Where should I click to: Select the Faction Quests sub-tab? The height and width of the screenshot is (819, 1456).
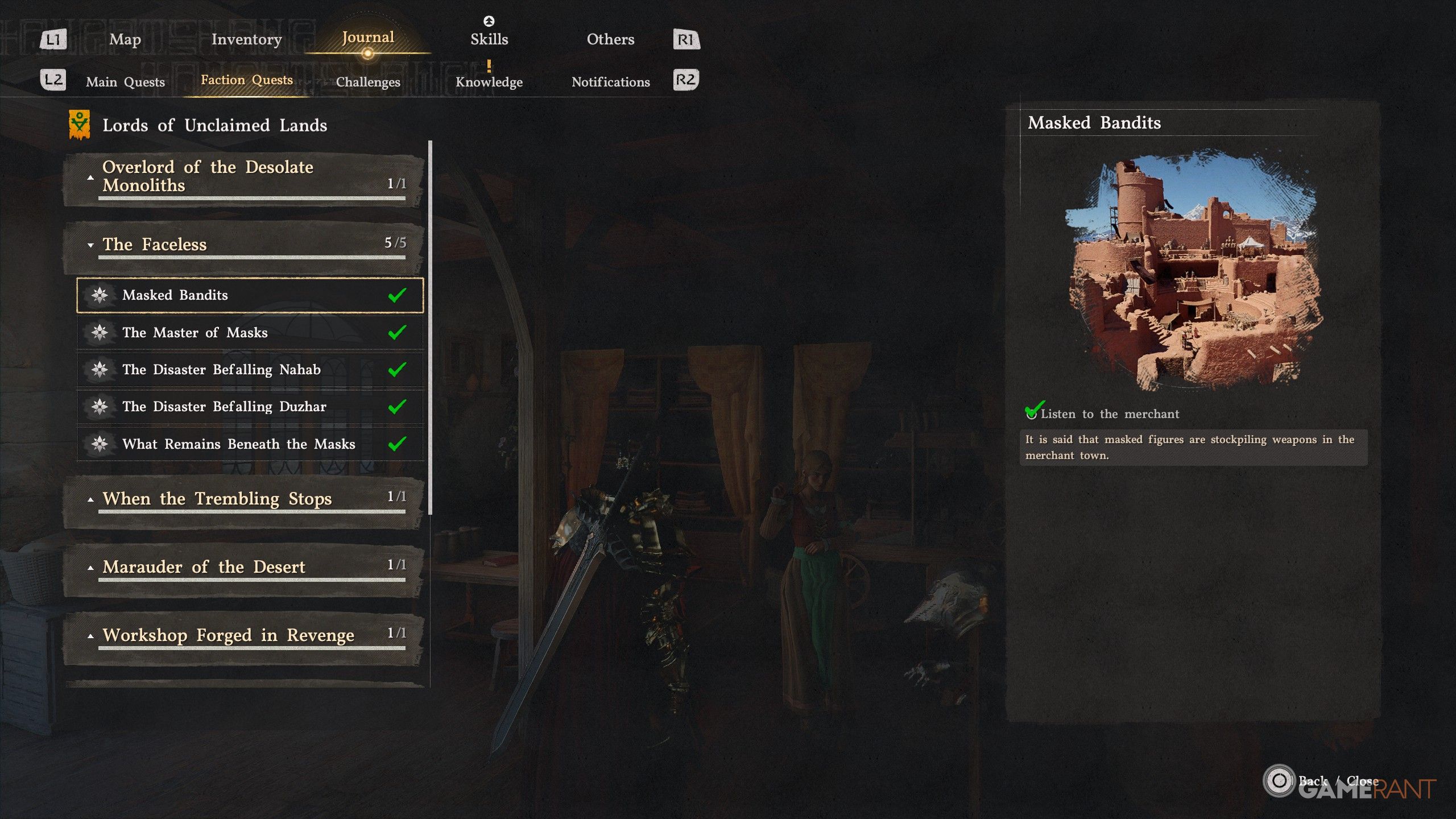(x=246, y=80)
